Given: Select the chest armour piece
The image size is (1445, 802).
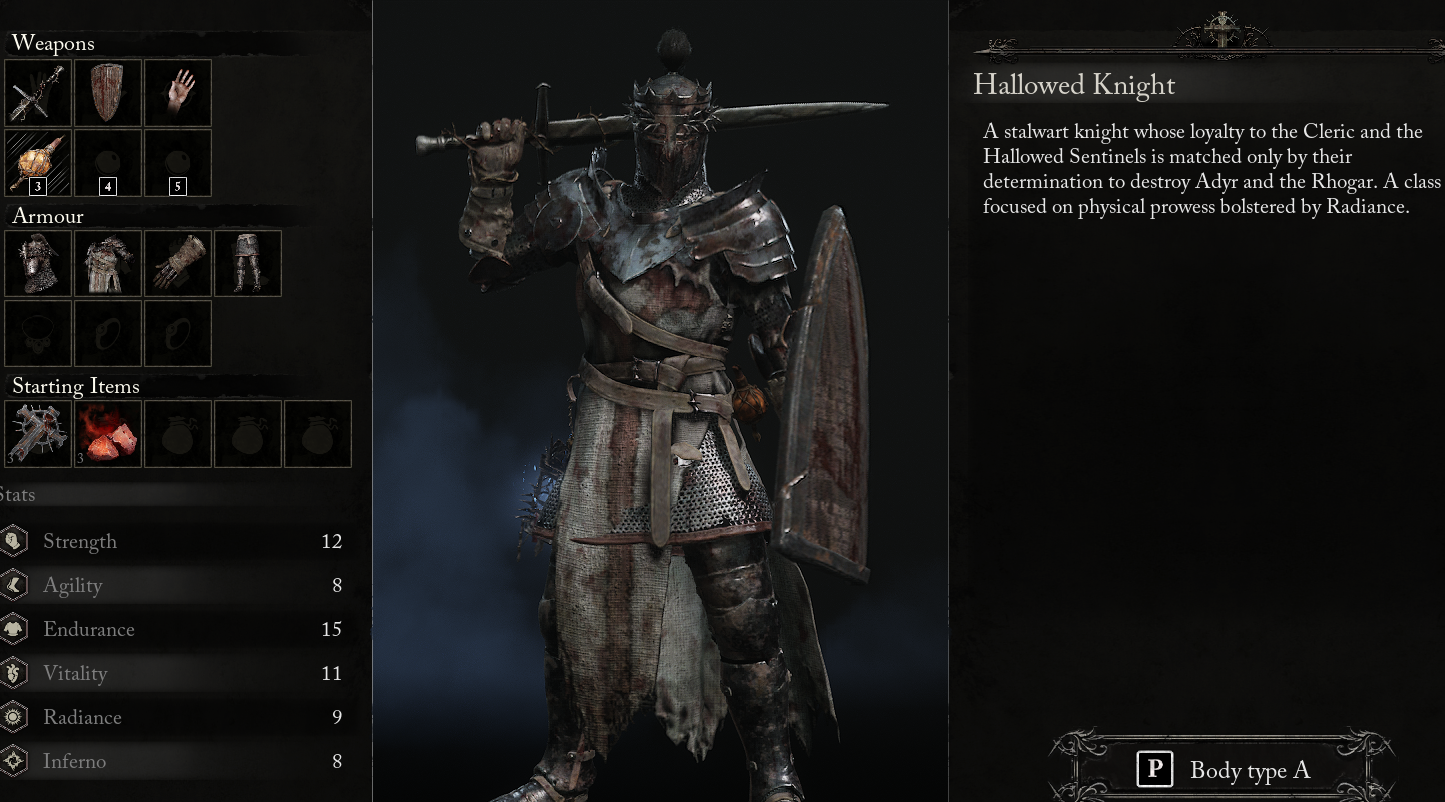Looking at the screenshot, I should point(107,263).
